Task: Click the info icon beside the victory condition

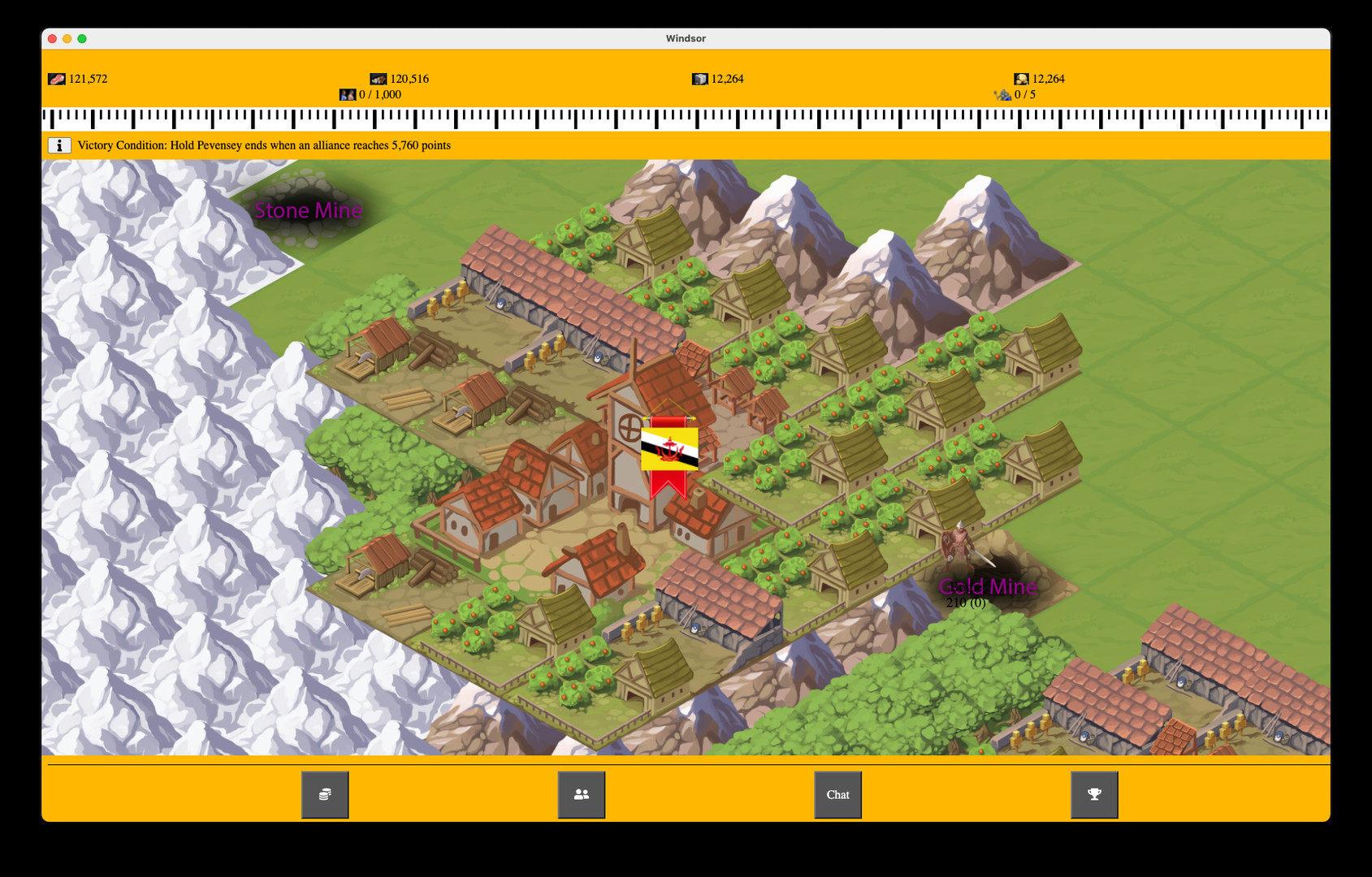Action: tap(60, 146)
